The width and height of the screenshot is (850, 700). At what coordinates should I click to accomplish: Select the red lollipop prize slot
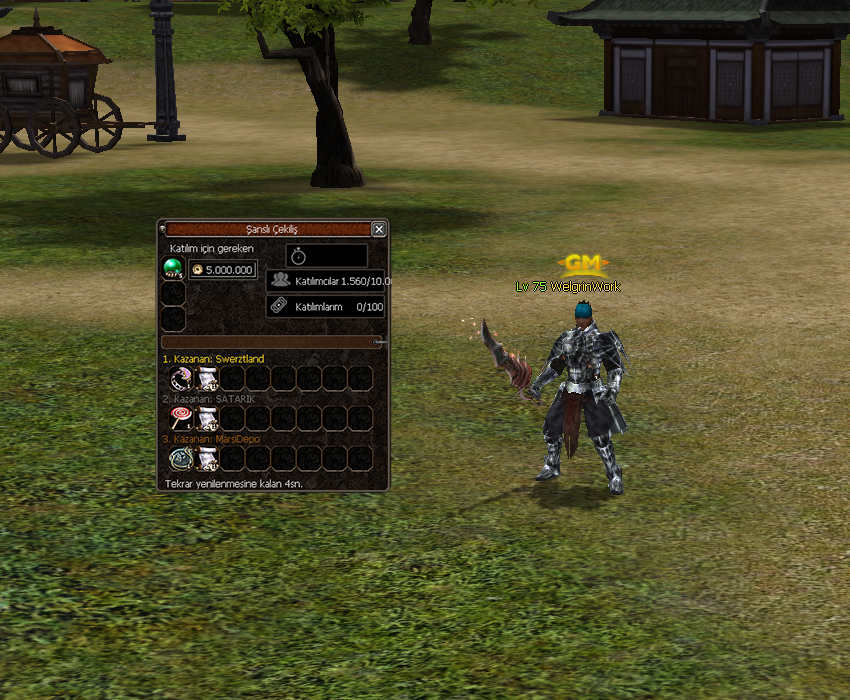tap(182, 418)
